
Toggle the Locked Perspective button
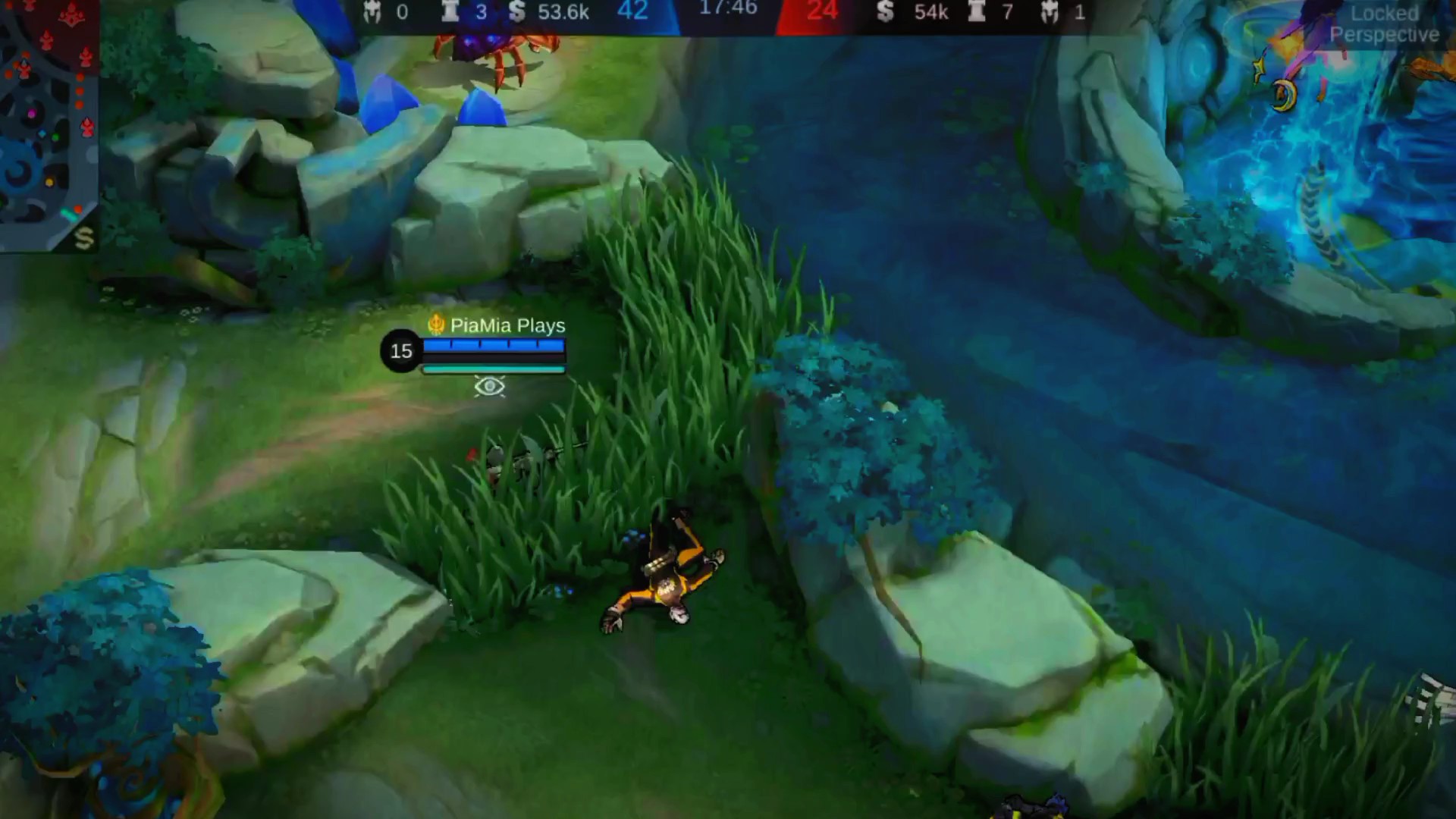coord(1384,24)
